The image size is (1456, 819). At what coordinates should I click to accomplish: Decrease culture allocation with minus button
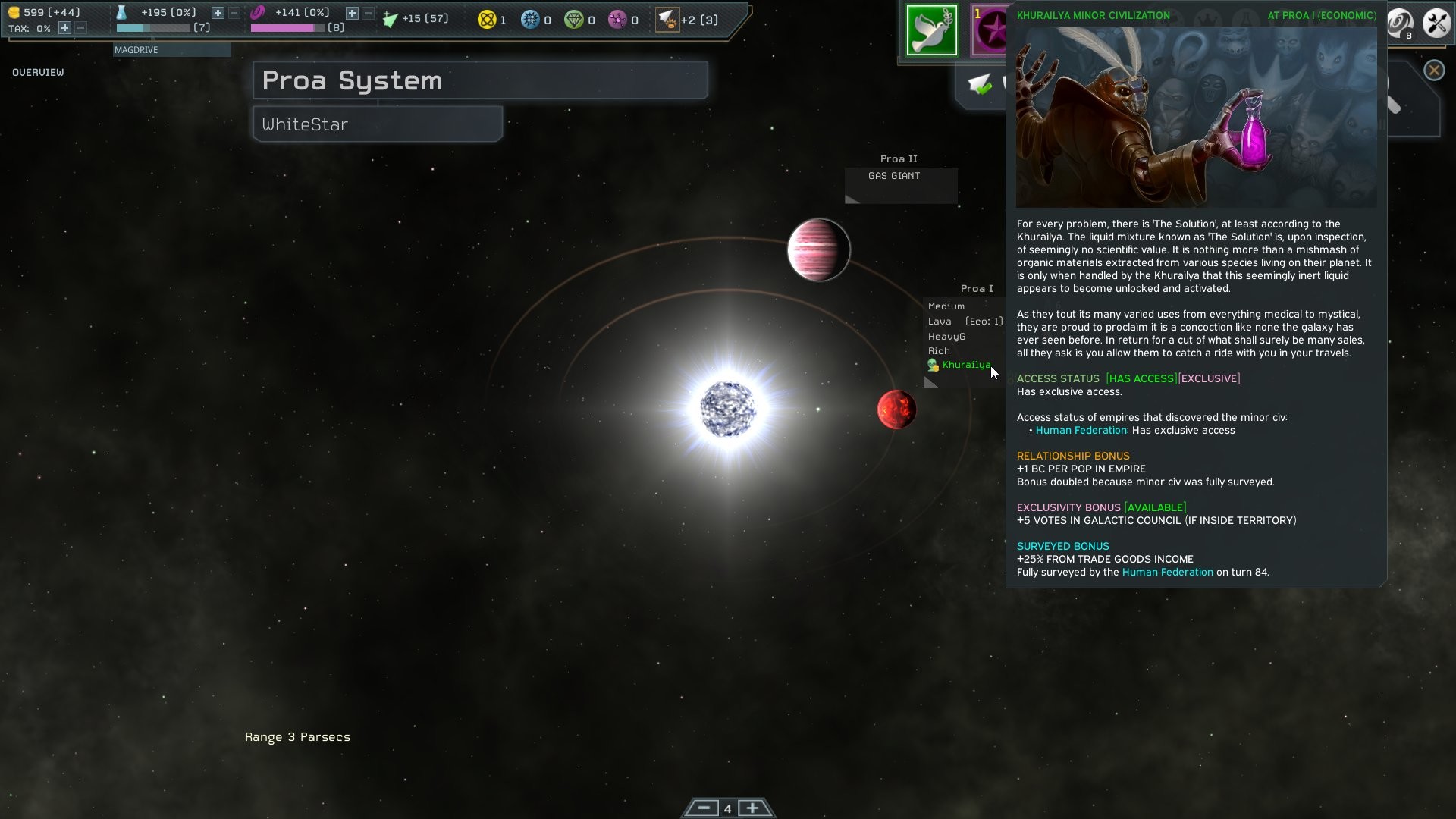tap(367, 12)
